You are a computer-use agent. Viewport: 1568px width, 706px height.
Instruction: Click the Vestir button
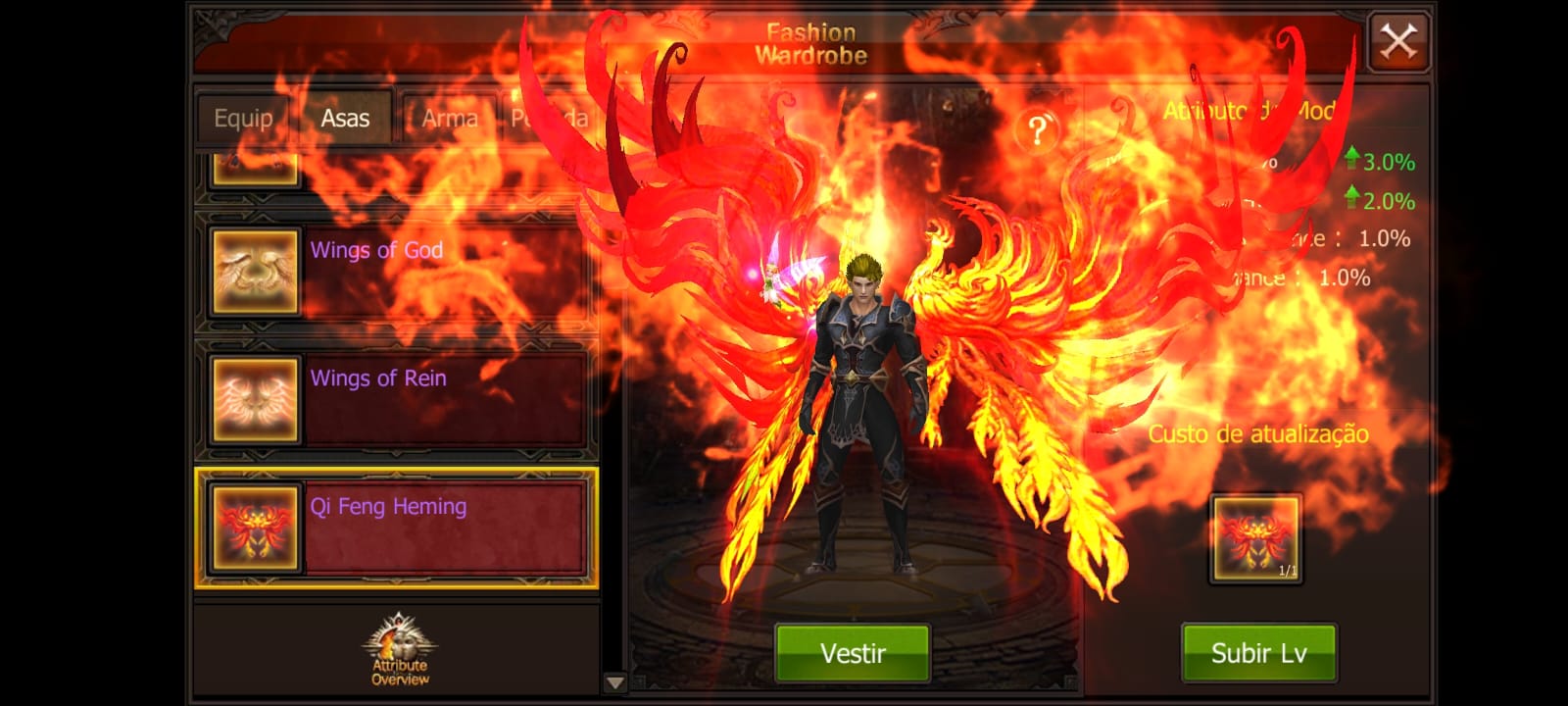852,653
